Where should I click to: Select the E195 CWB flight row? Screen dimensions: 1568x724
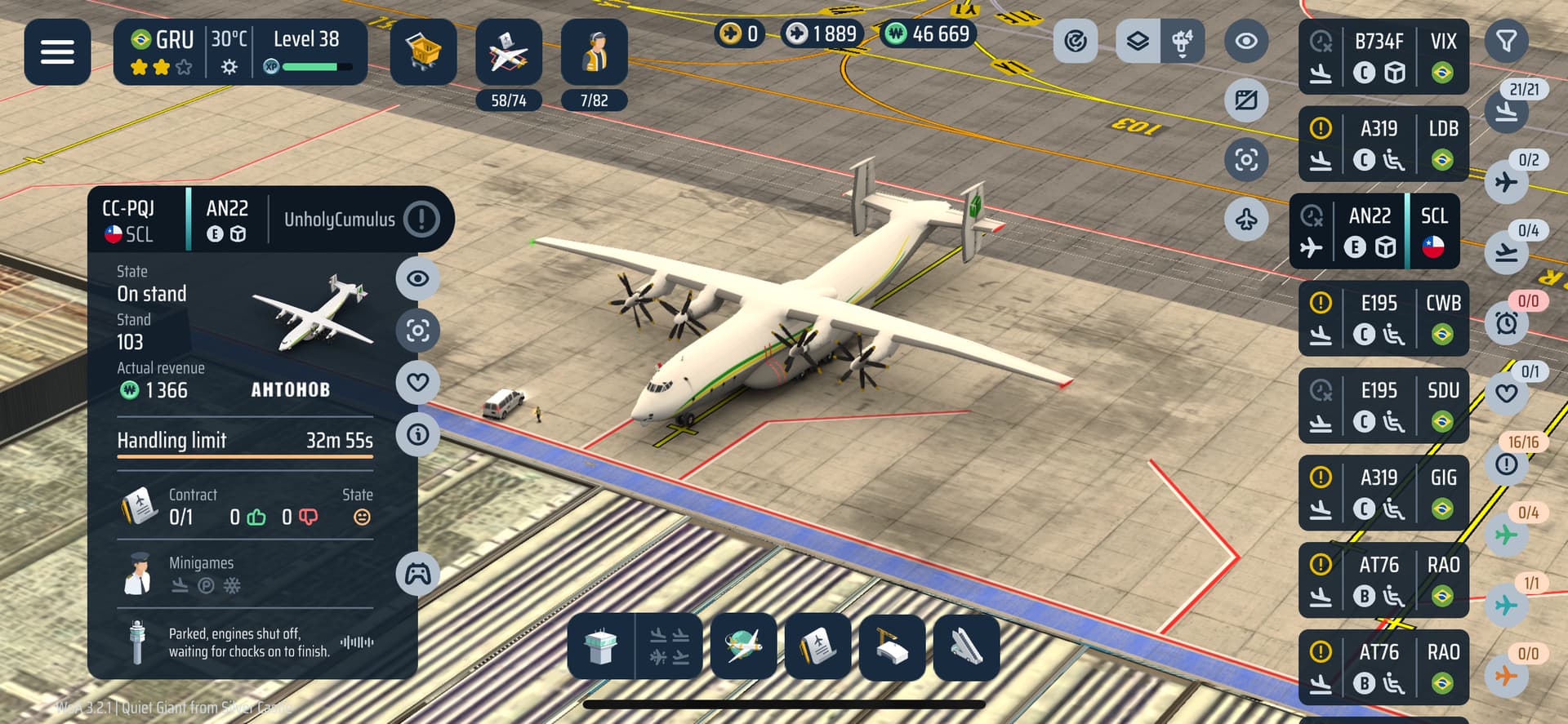(1383, 318)
